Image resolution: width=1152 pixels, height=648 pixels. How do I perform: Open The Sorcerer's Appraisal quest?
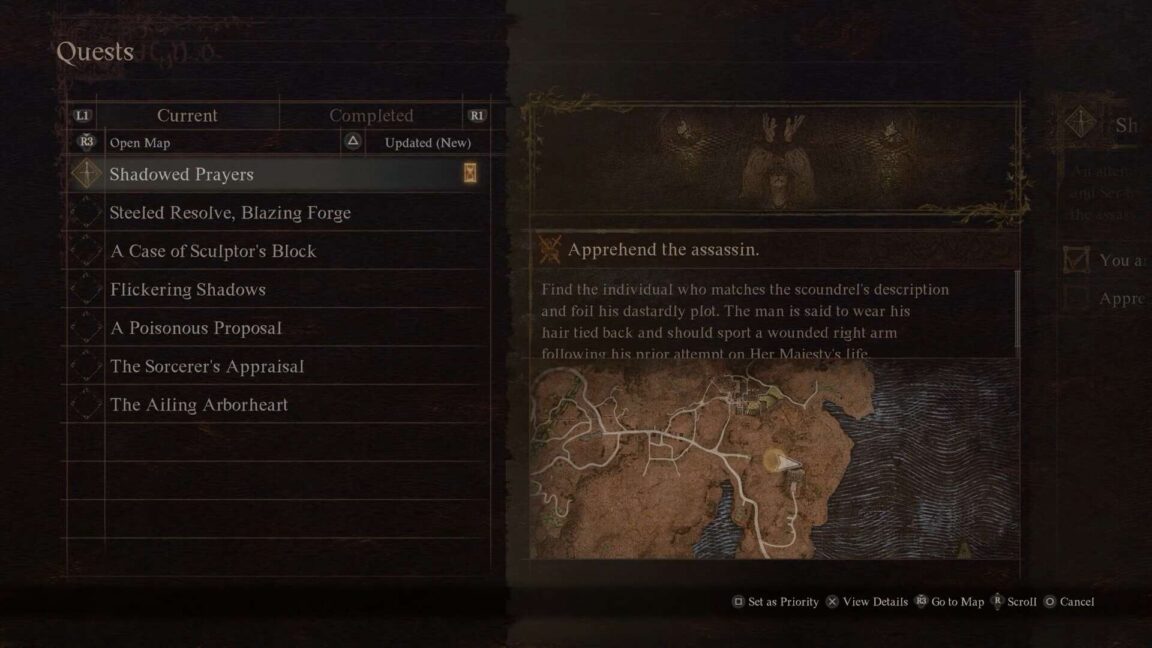(x=207, y=366)
